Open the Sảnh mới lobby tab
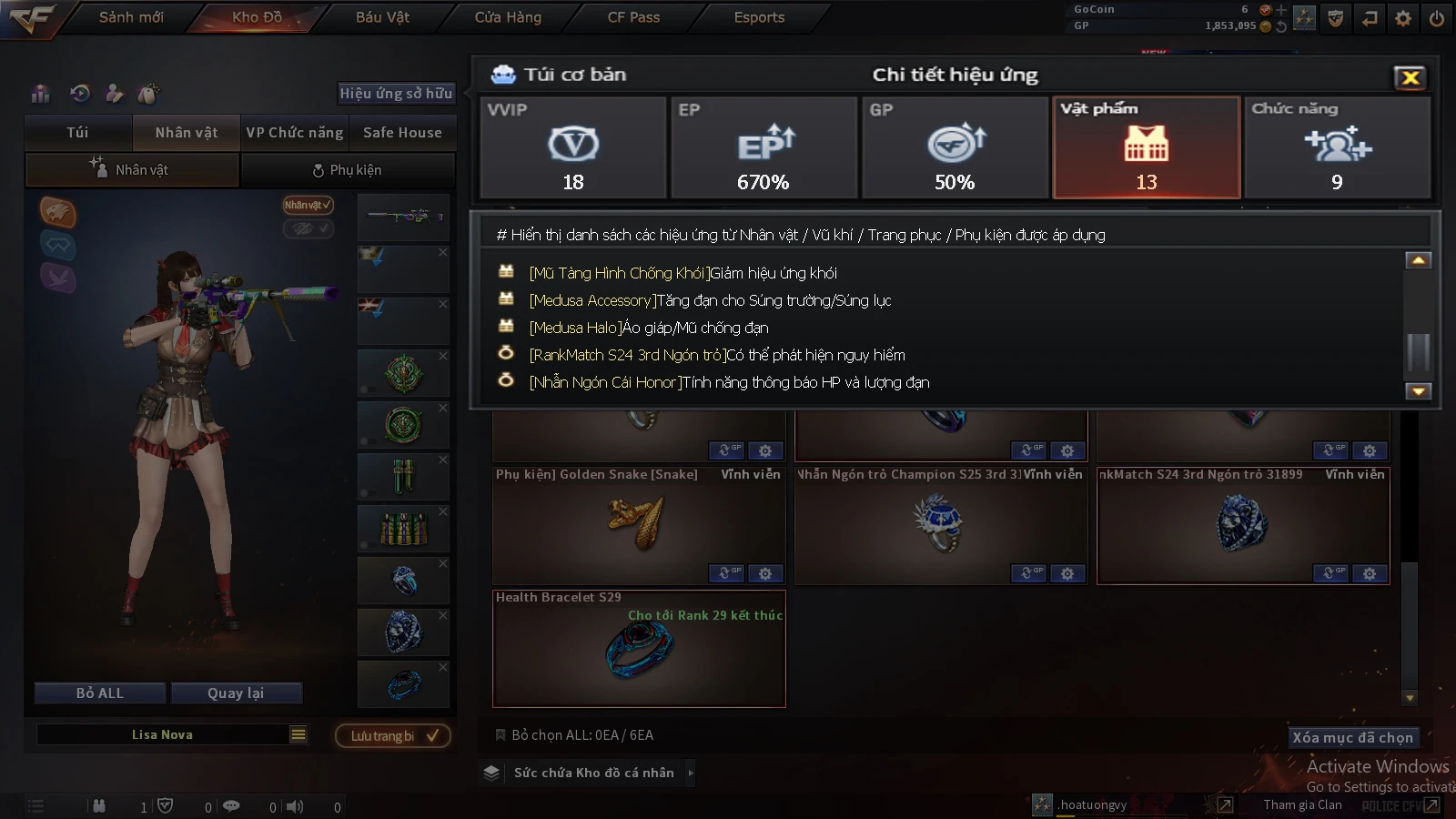 (131, 17)
